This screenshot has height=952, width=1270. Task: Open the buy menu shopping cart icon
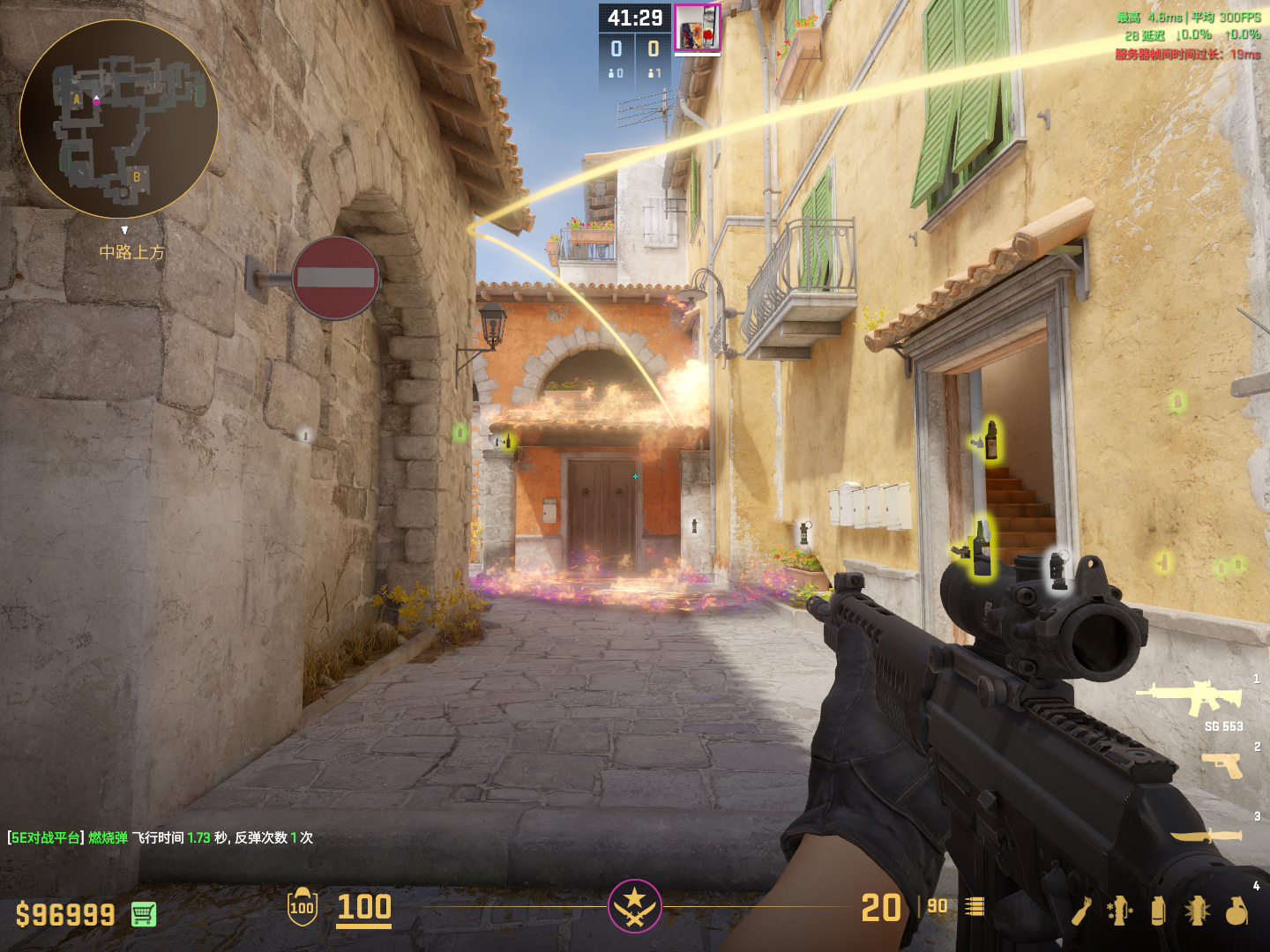coord(144,914)
